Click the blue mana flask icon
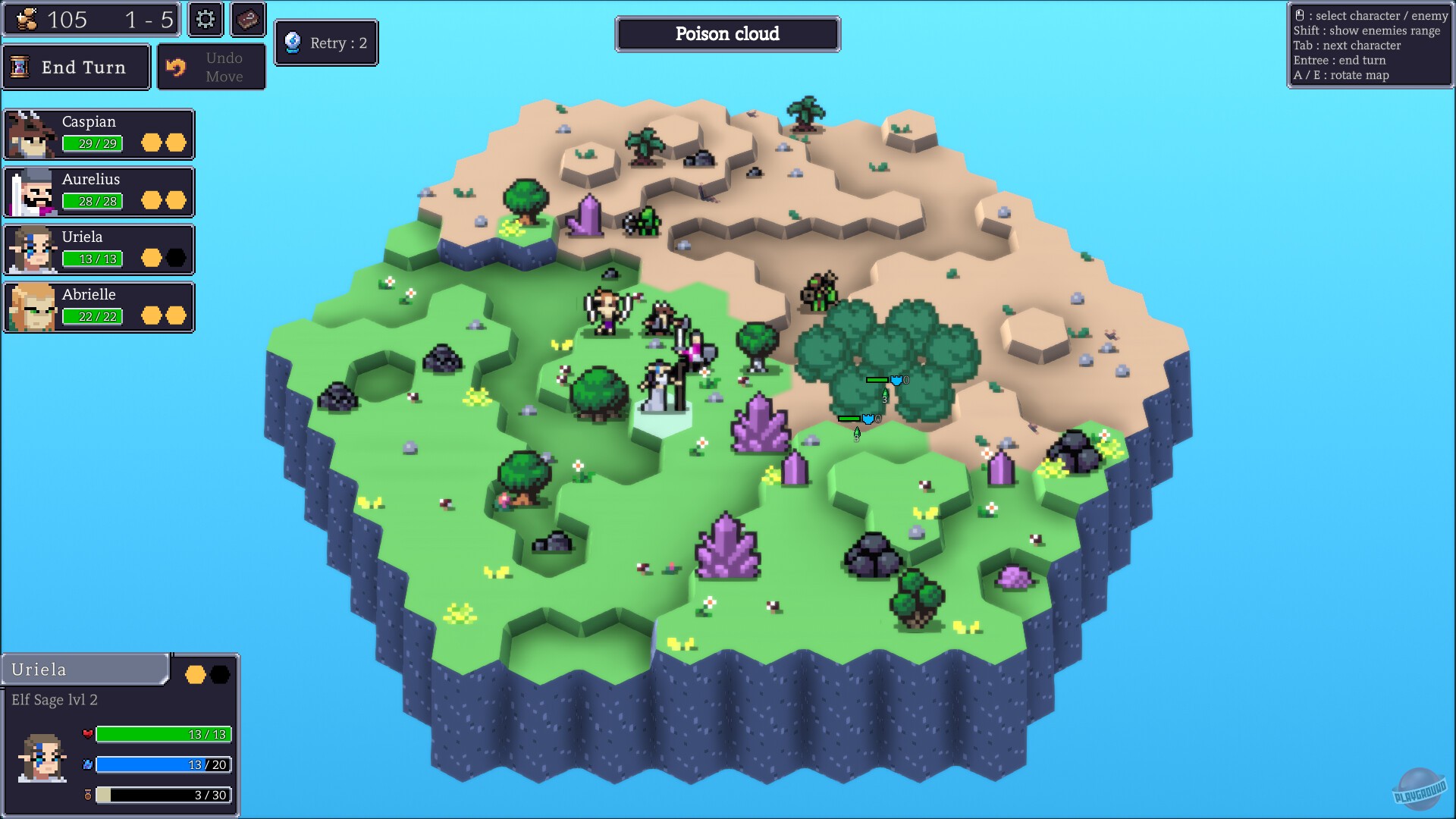The height and width of the screenshot is (819, 1456). point(89,765)
